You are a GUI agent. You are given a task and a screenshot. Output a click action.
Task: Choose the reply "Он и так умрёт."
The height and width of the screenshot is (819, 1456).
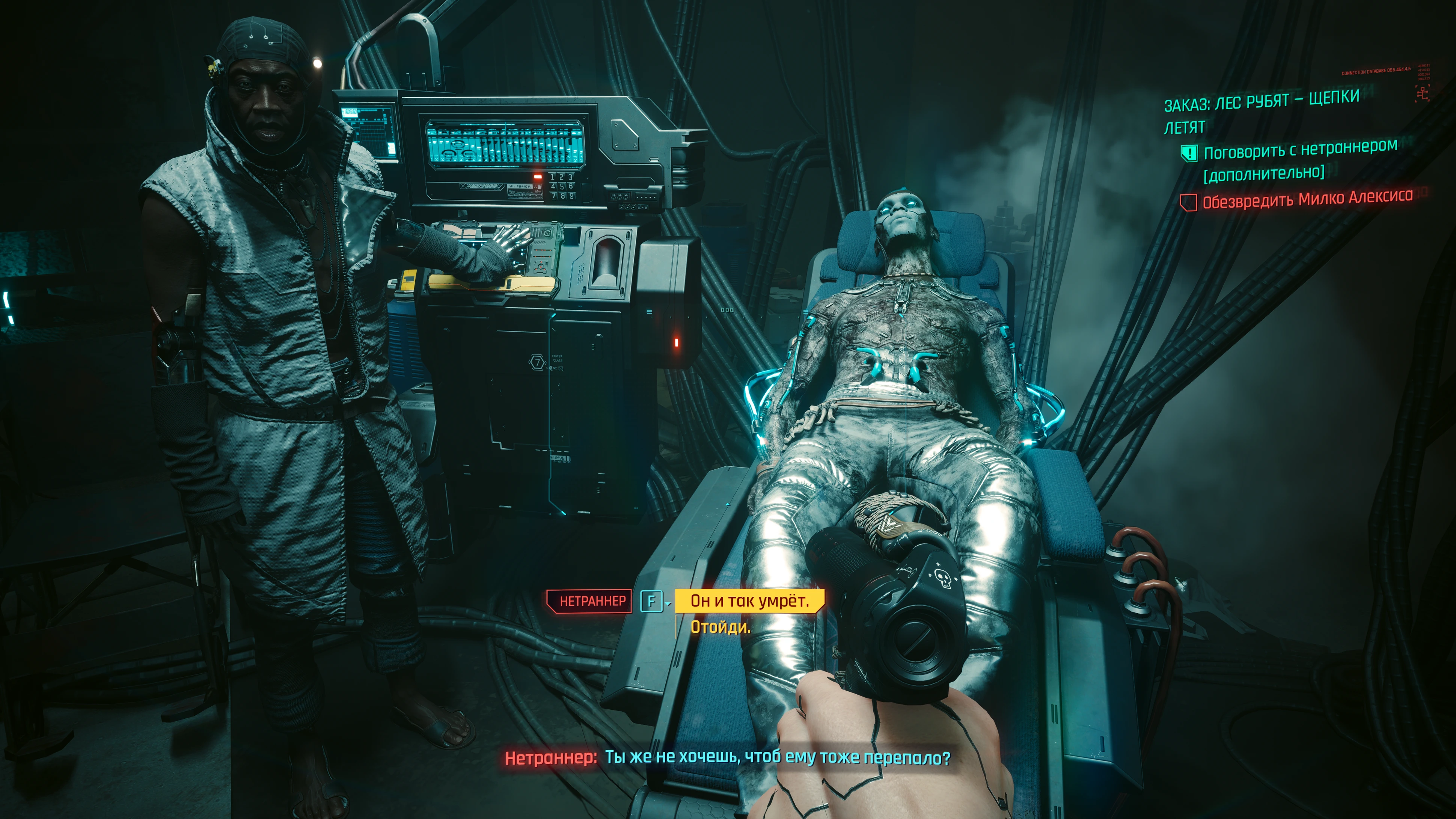(x=749, y=600)
